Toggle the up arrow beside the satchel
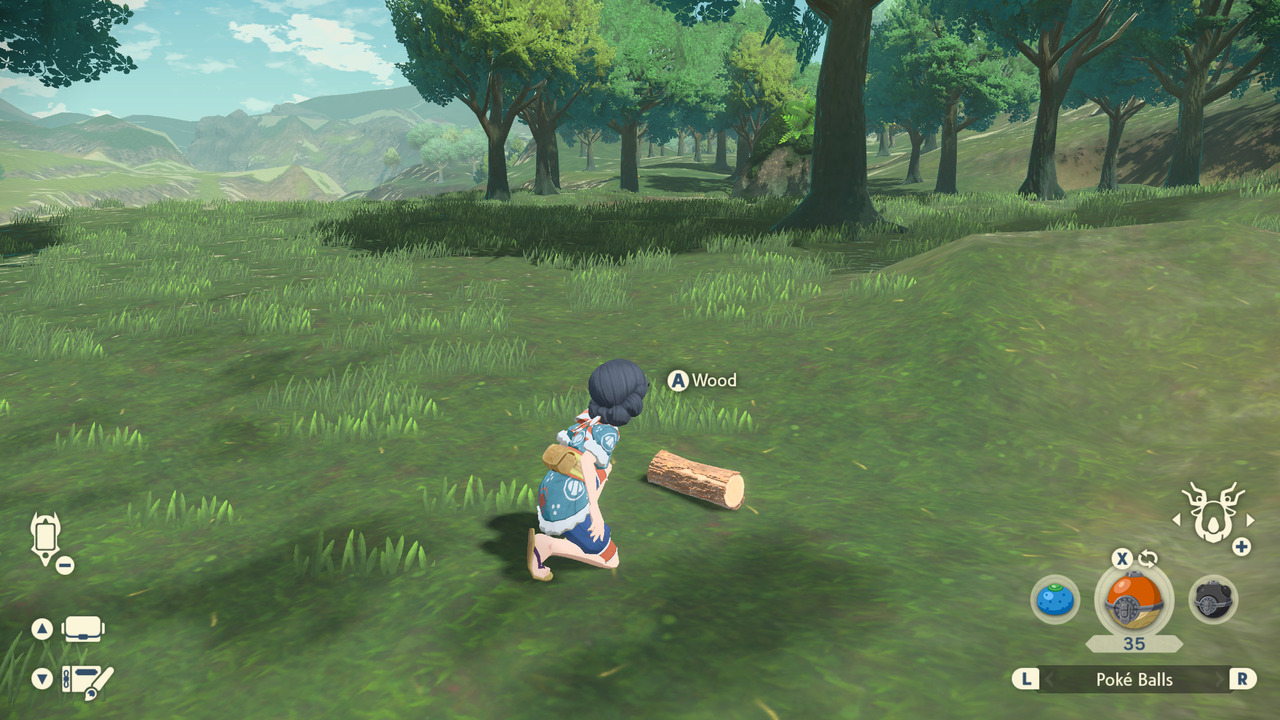Image resolution: width=1280 pixels, height=720 pixels. (x=41, y=628)
